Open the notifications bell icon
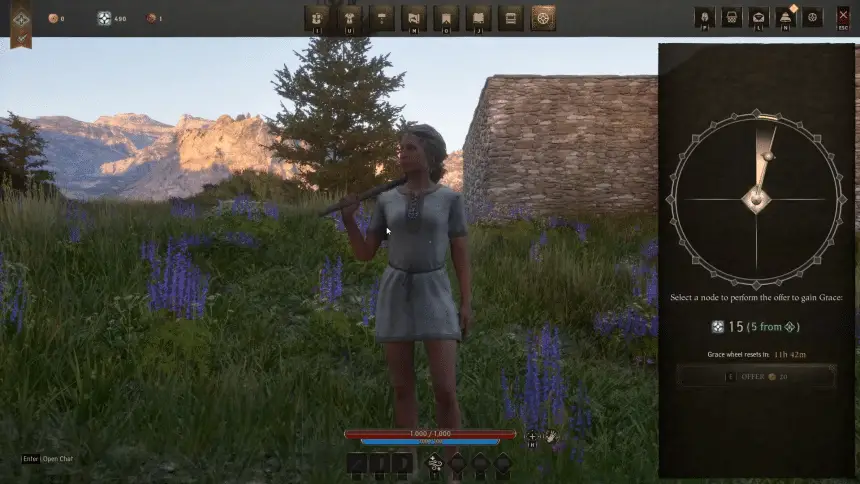The image size is (860, 484). [785, 18]
